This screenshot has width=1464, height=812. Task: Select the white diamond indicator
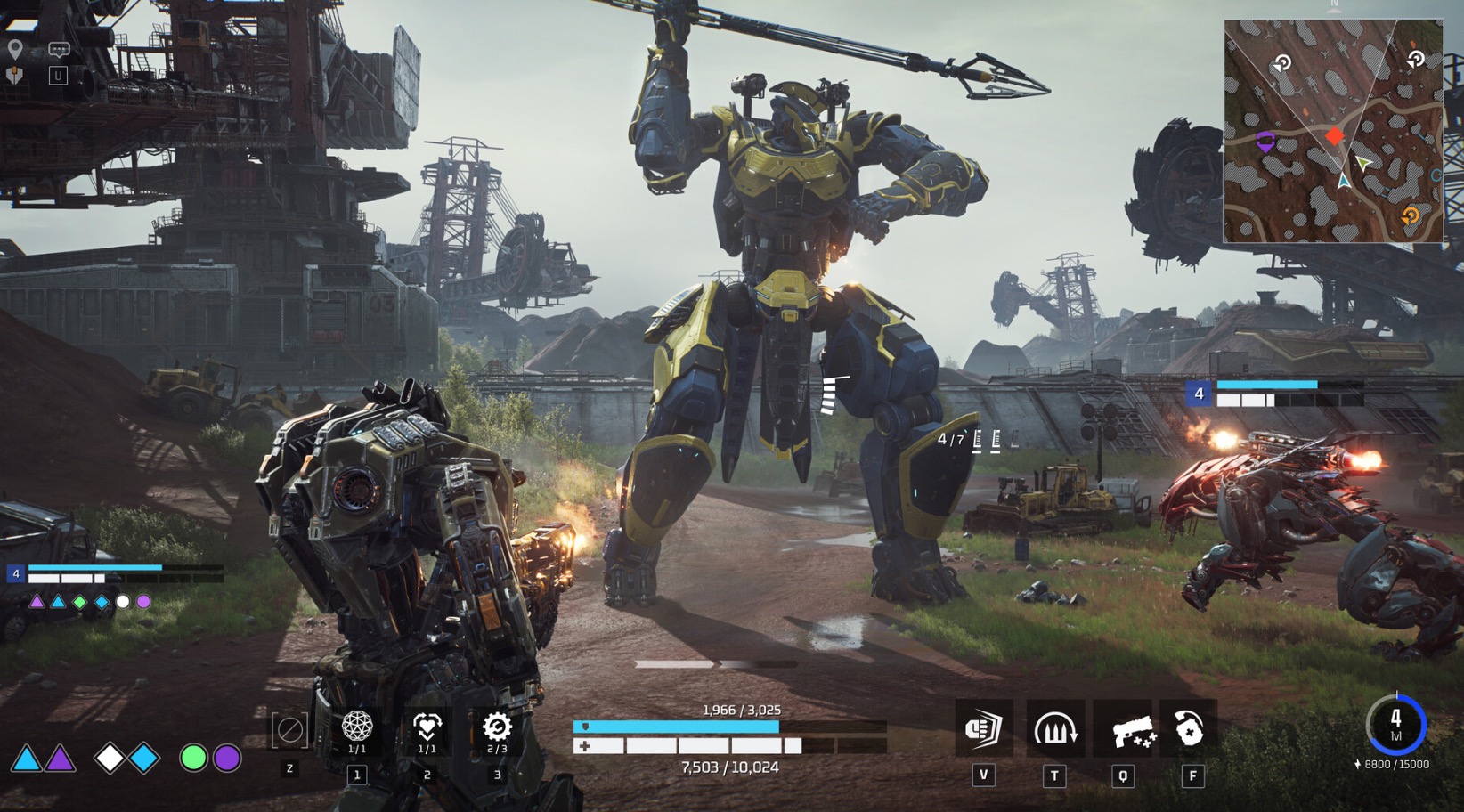tap(110, 758)
